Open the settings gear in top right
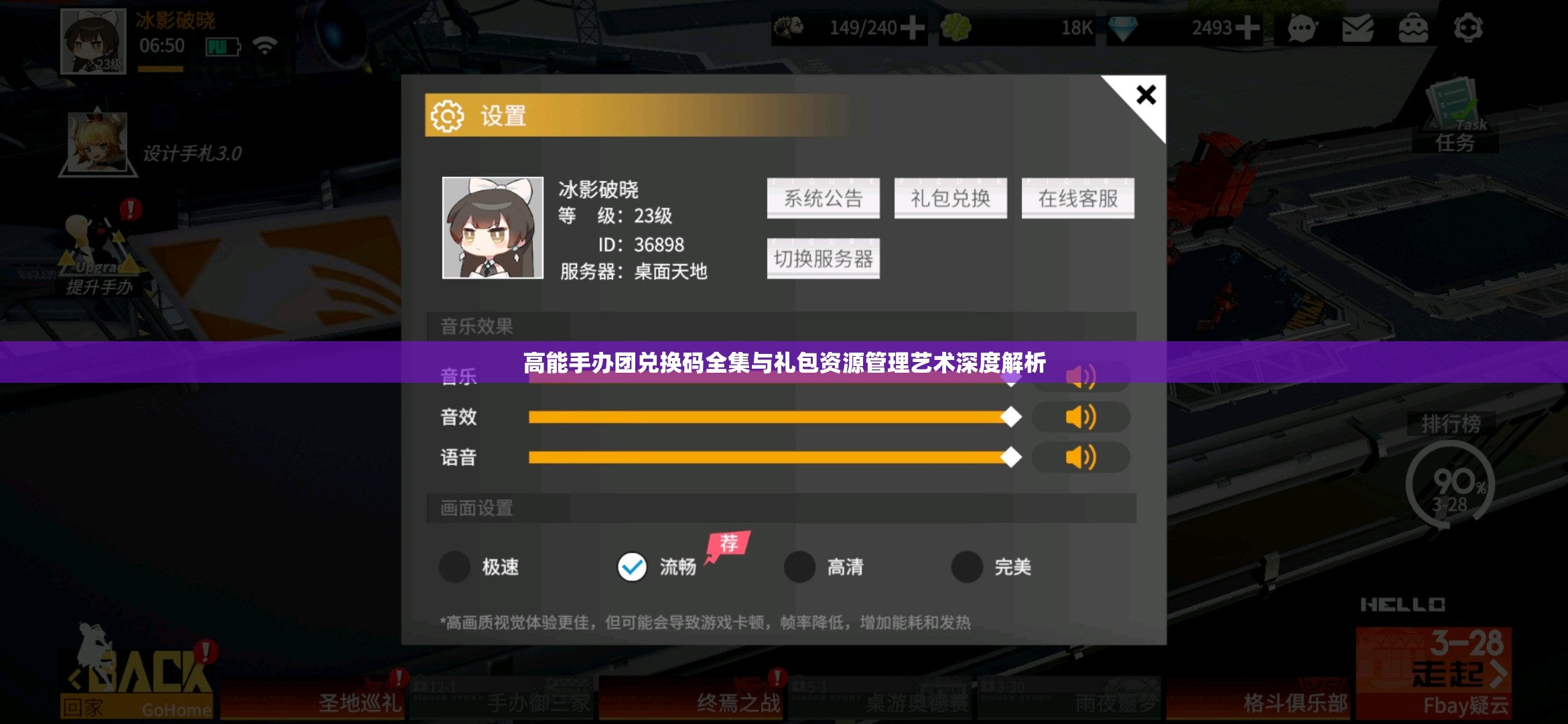This screenshot has width=1568, height=724. pos(1469,28)
